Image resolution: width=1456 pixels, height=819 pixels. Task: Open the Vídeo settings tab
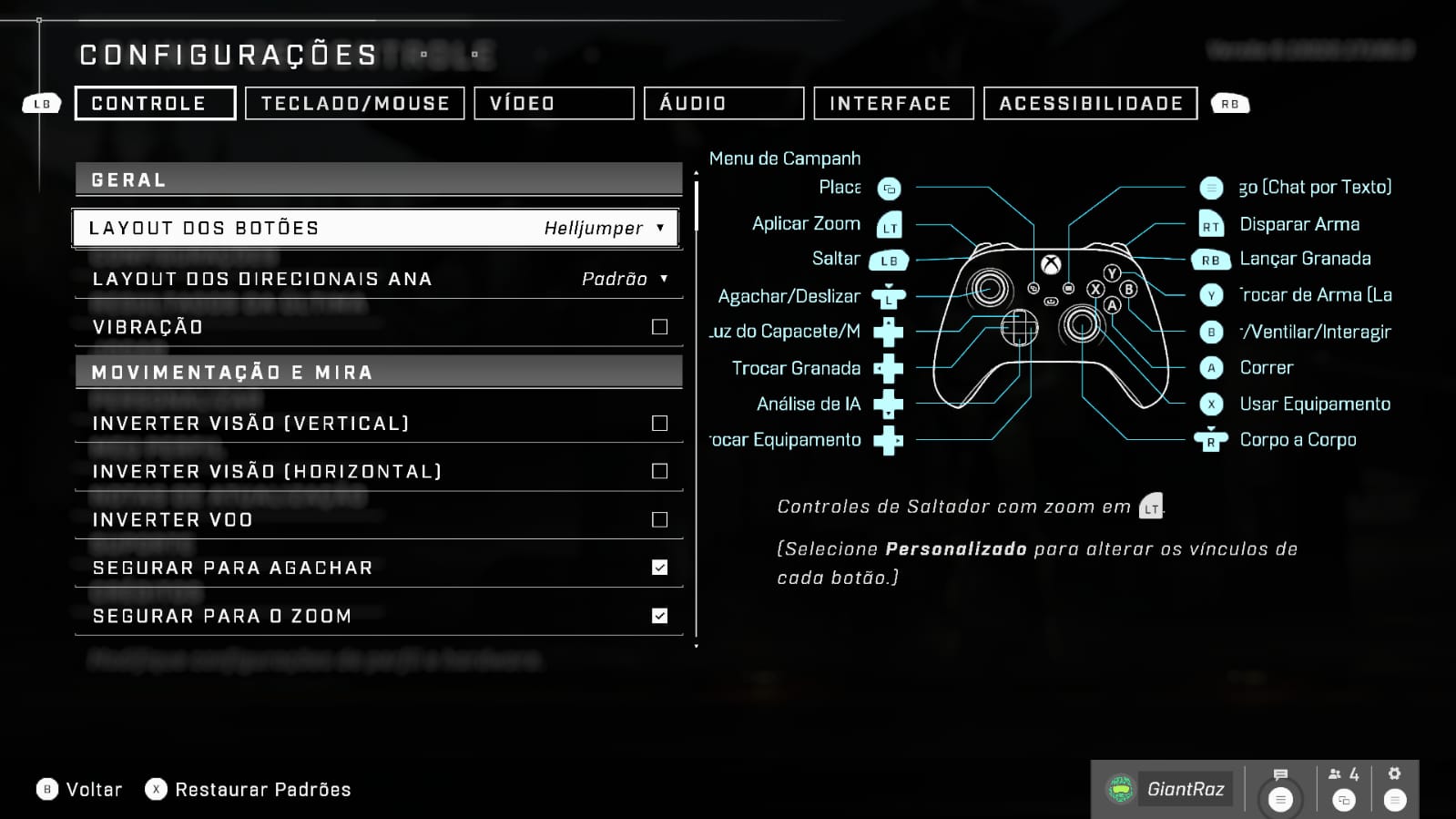point(554,104)
